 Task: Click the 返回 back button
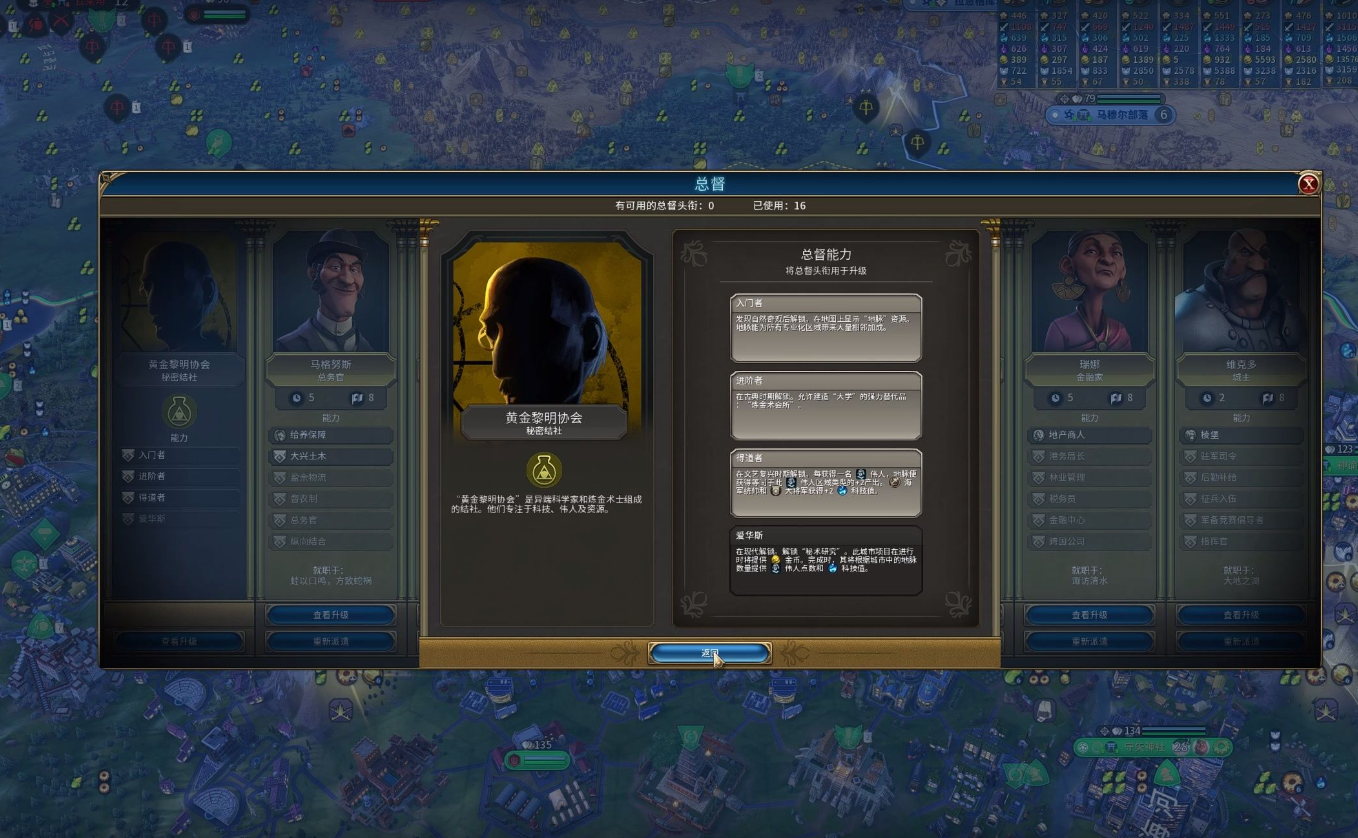pyautogui.click(x=710, y=653)
